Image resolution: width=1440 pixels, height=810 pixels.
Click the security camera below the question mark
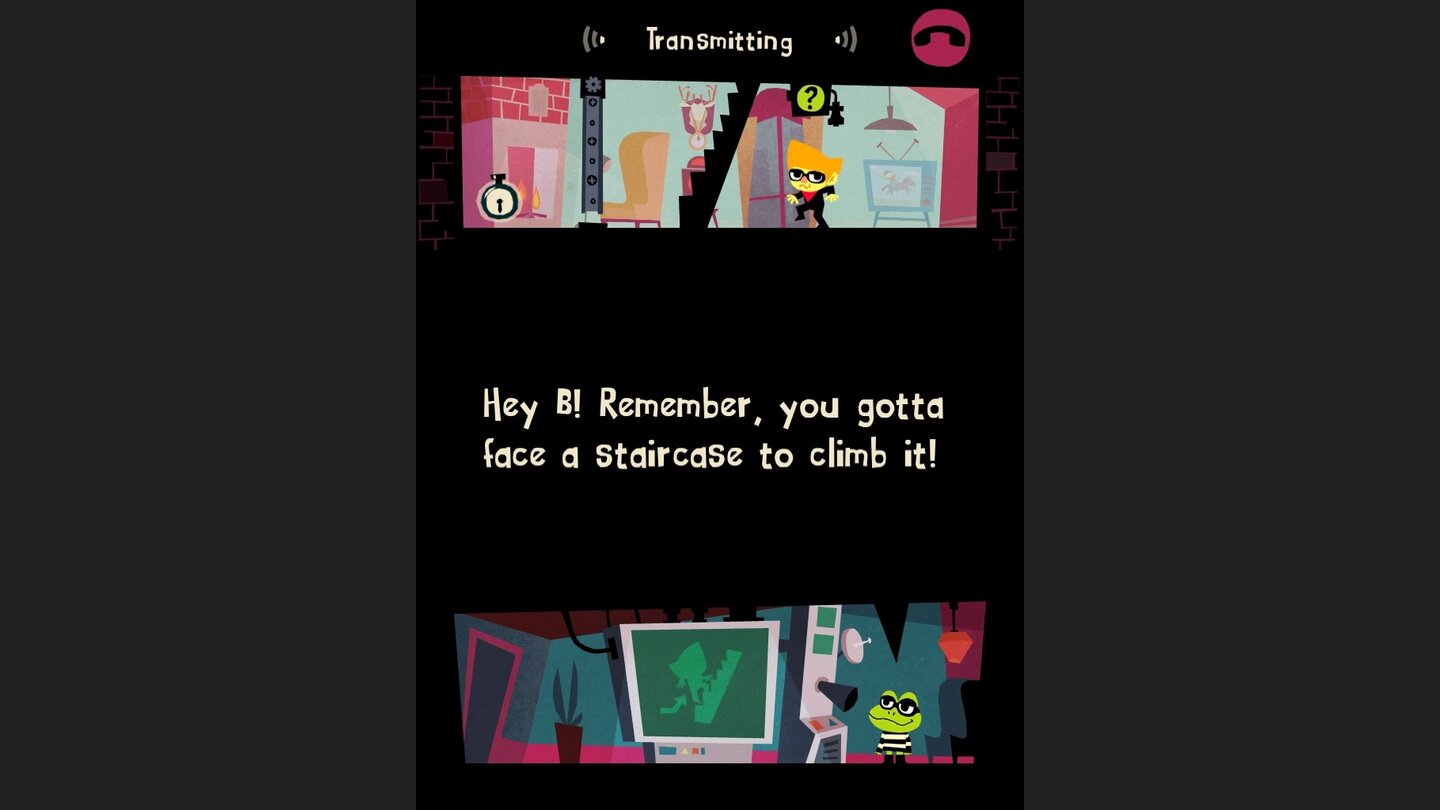point(836,113)
